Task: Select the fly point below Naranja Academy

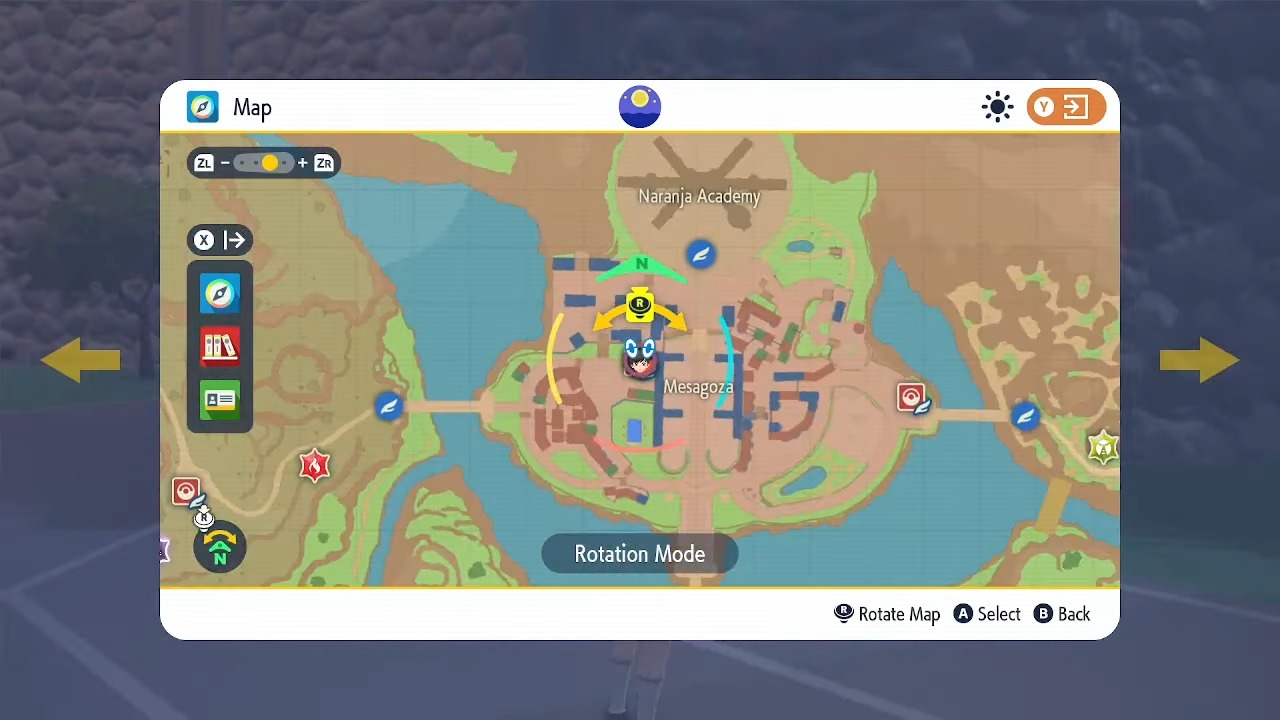Action: coord(701,254)
